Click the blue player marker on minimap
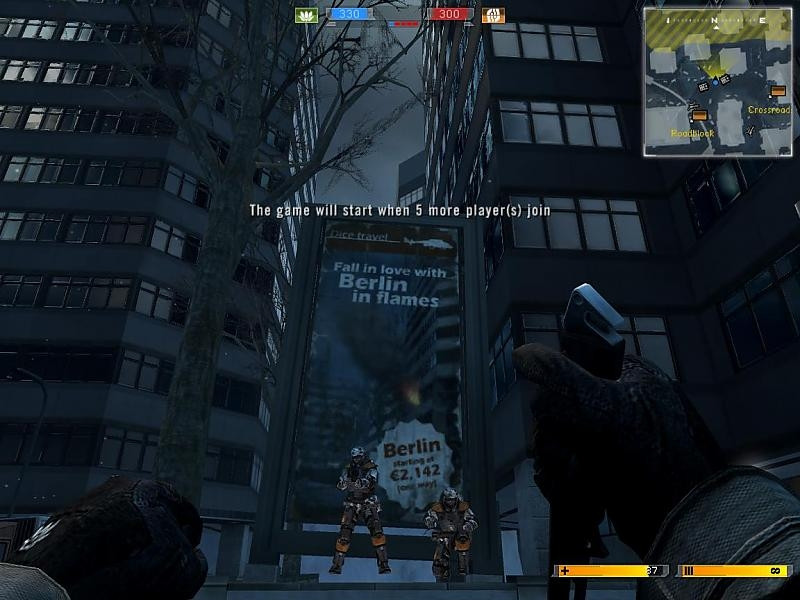 [714, 80]
